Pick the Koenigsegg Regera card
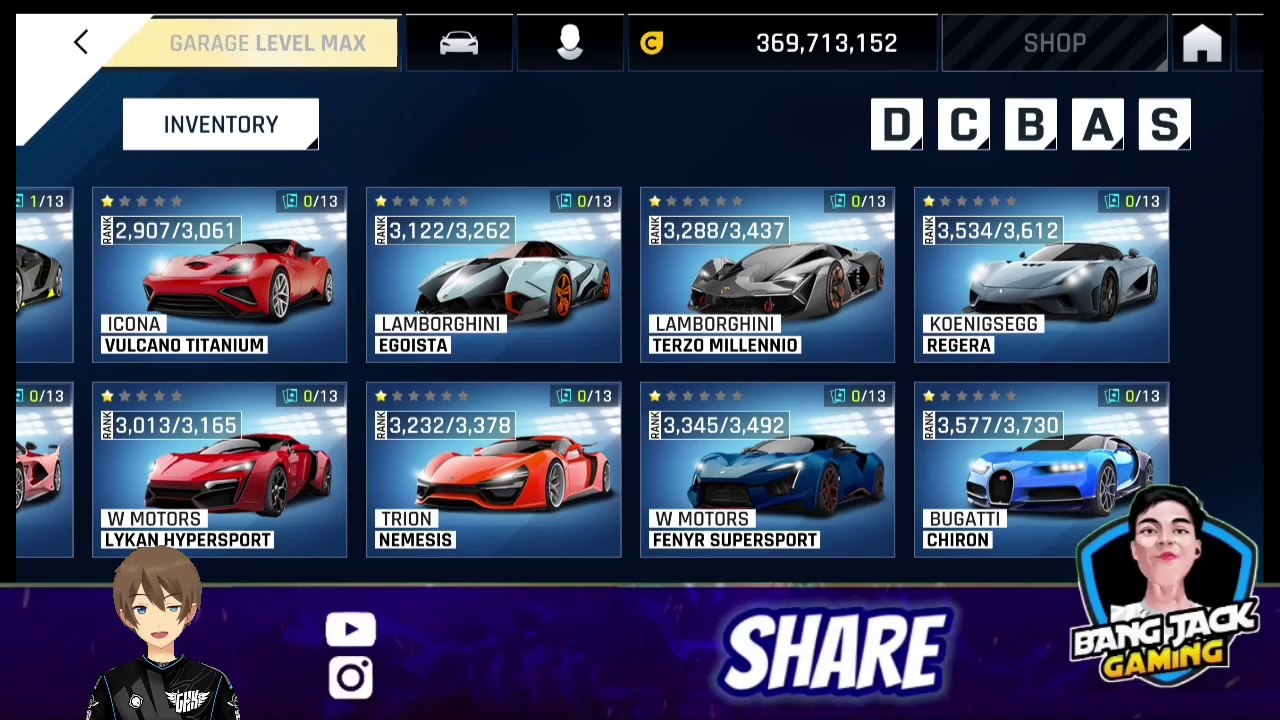This screenshot has width=1280, height=720. (x=1041, y=275)
